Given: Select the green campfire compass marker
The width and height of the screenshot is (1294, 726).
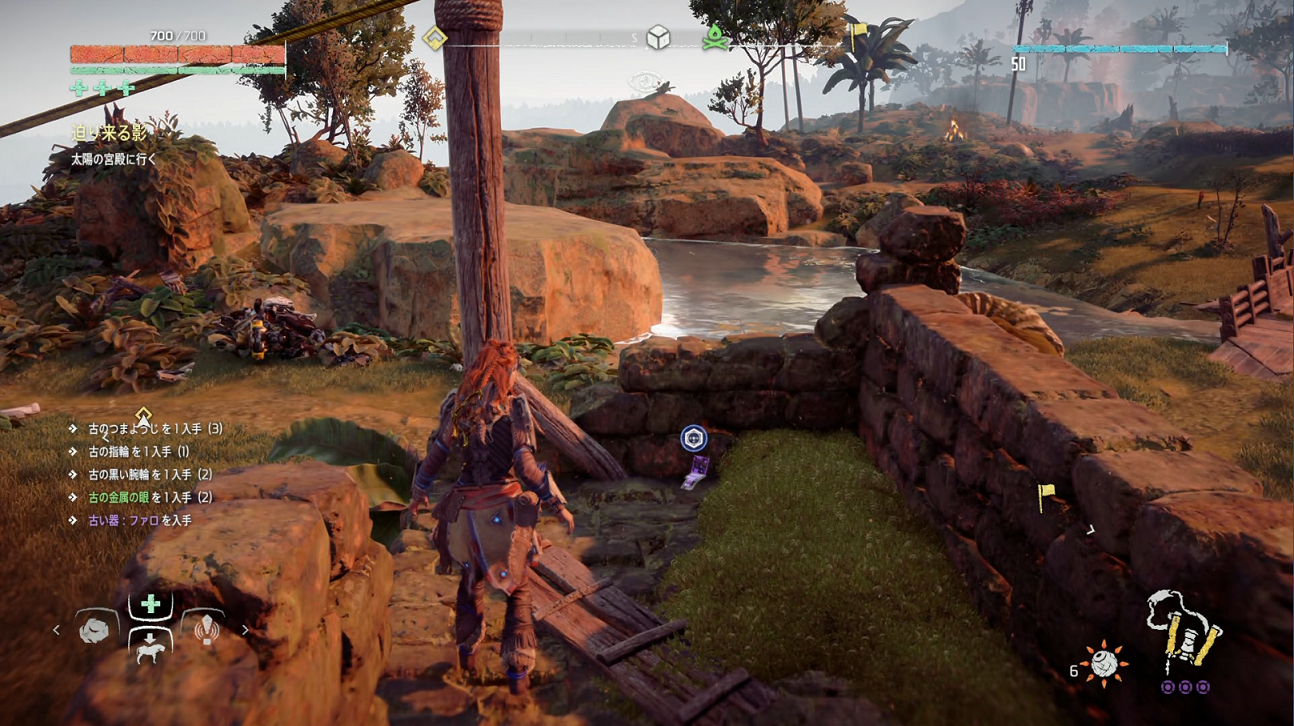Looking at the screenshot, I should 713,38.
